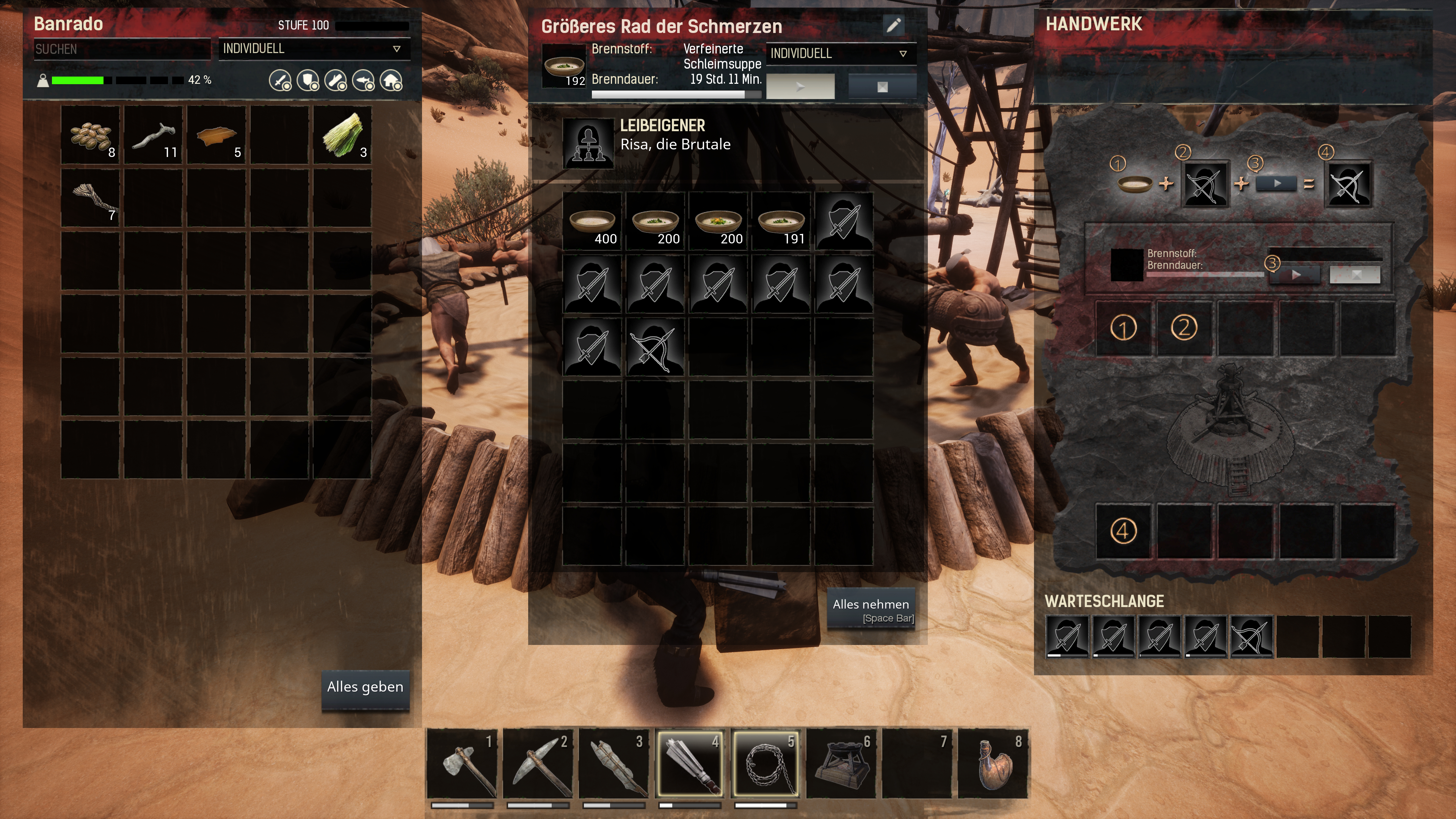1456x819 pixels.
Task: Click the Alles geben button
Action: tap(365, 688)
